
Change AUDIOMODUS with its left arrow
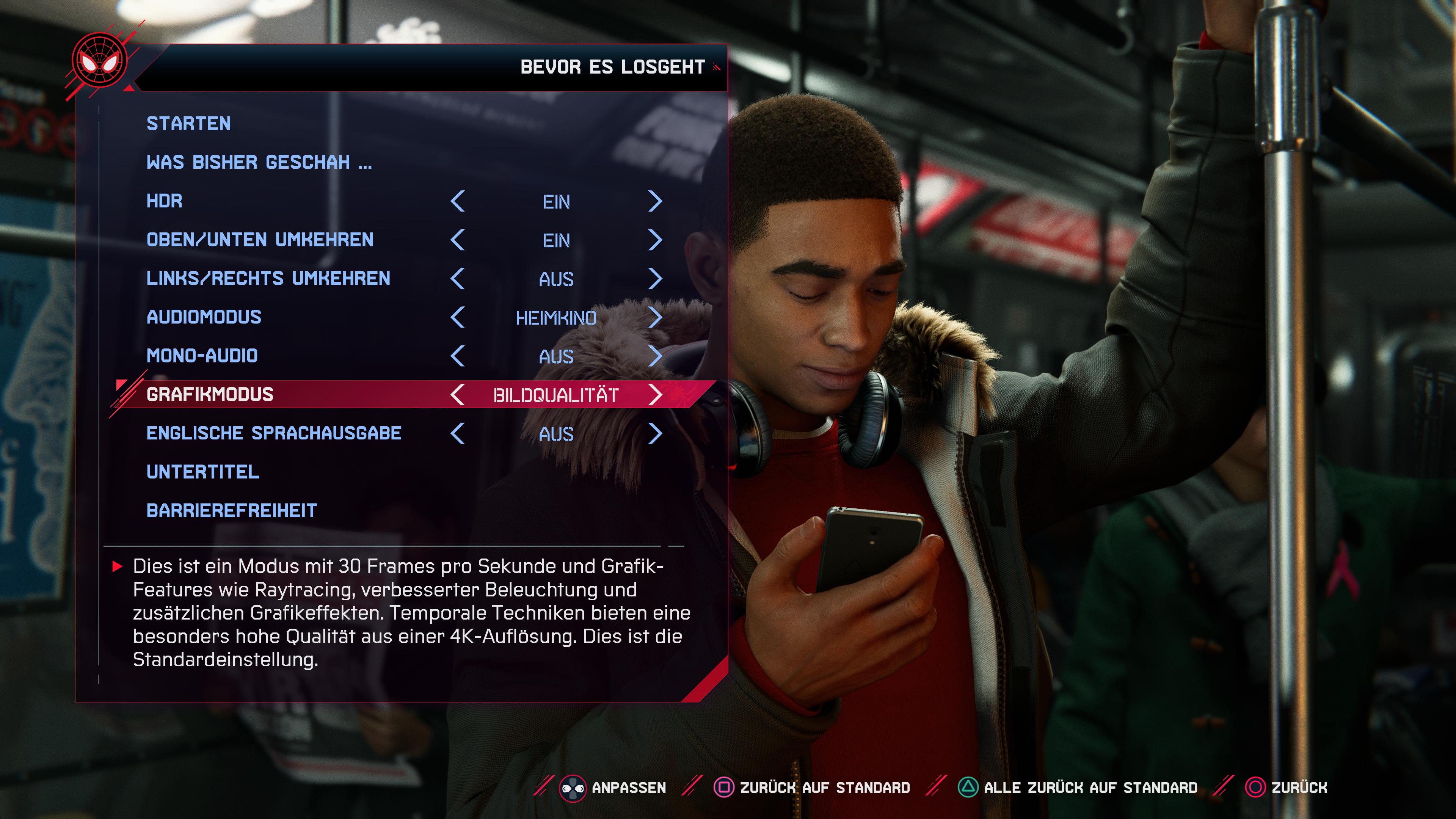tap(458, 318)
